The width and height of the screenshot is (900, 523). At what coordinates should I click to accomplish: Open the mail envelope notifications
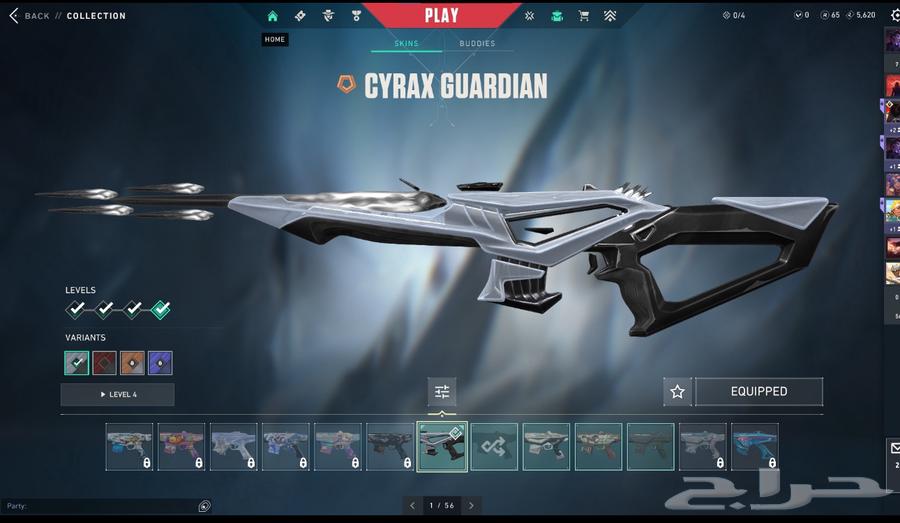(894, 450)
